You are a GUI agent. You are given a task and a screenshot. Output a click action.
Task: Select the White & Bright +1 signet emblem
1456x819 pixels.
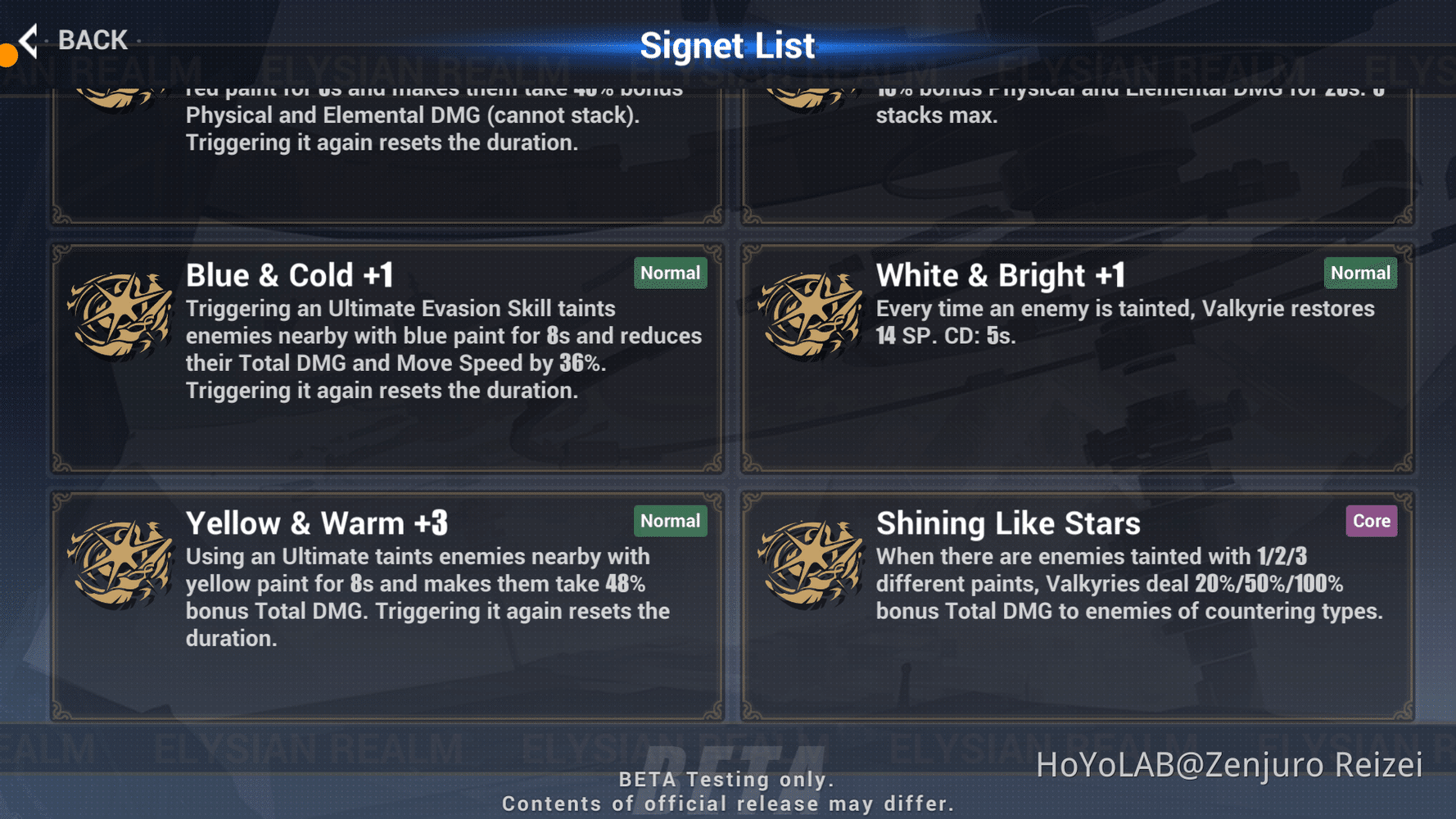click(812, 315)
